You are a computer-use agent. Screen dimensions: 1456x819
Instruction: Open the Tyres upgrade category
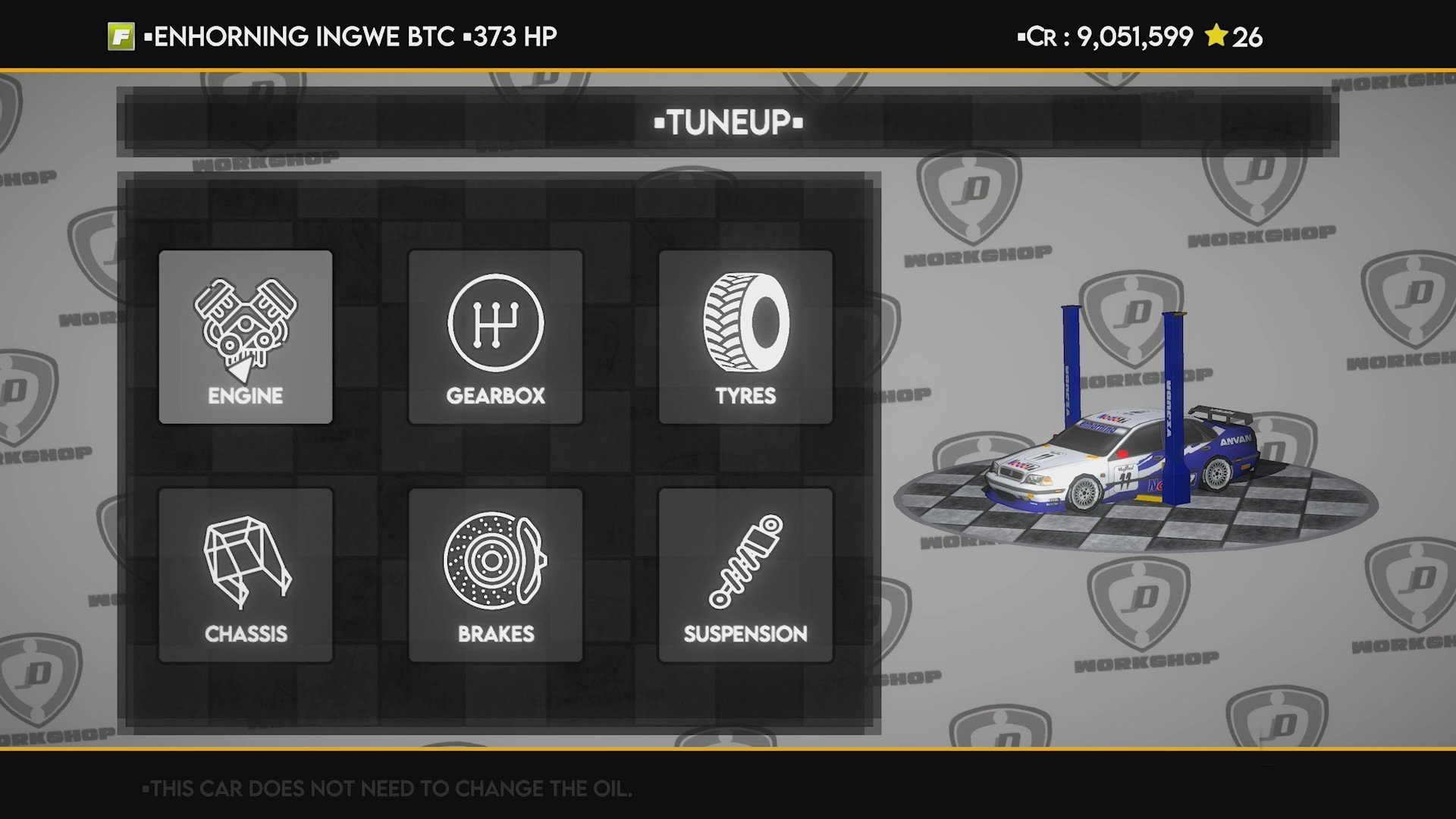point(746,337)
